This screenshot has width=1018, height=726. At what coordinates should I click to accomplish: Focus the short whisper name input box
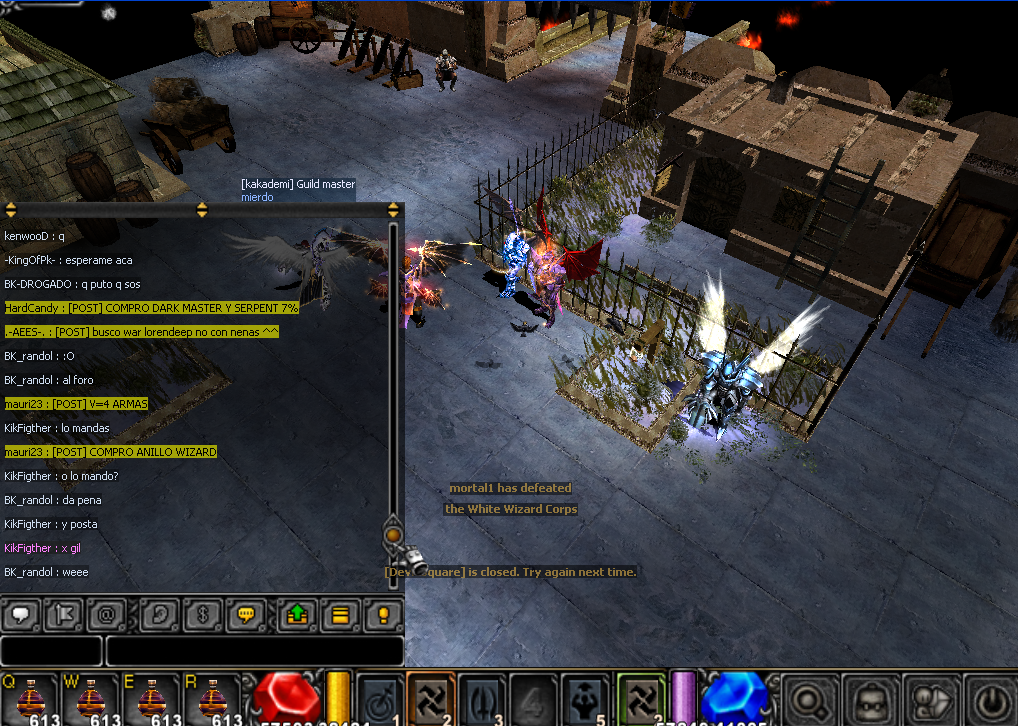[51, 650]
